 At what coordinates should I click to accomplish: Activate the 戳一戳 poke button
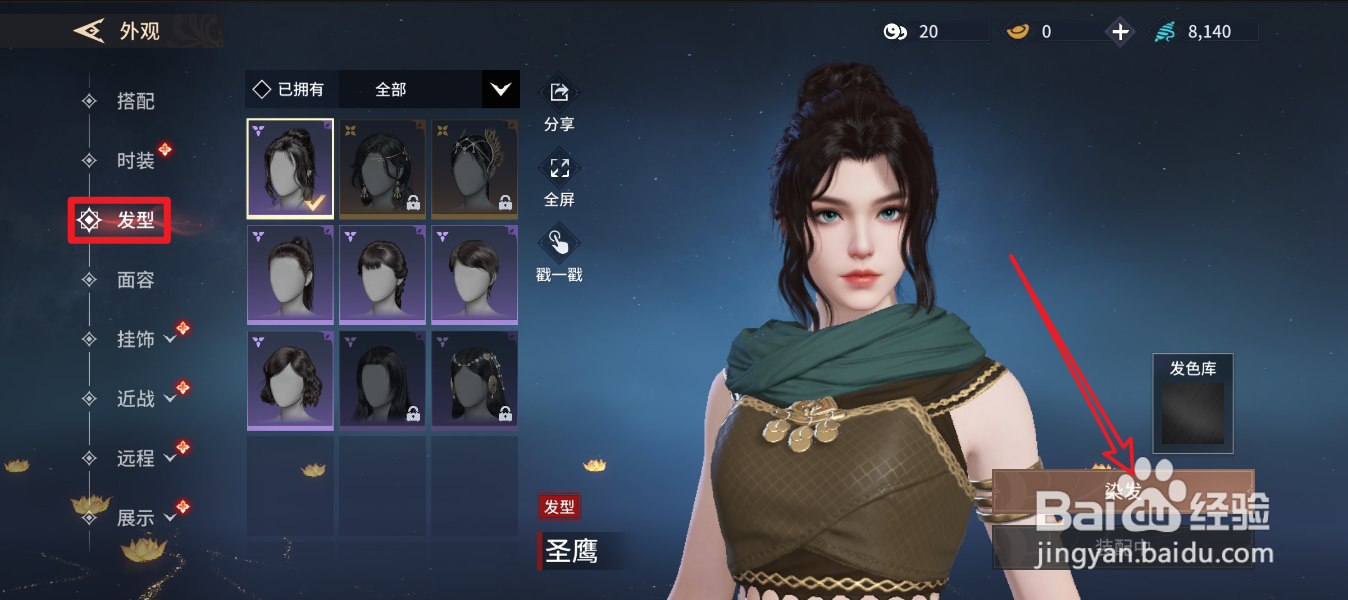(x=559, y=244)
